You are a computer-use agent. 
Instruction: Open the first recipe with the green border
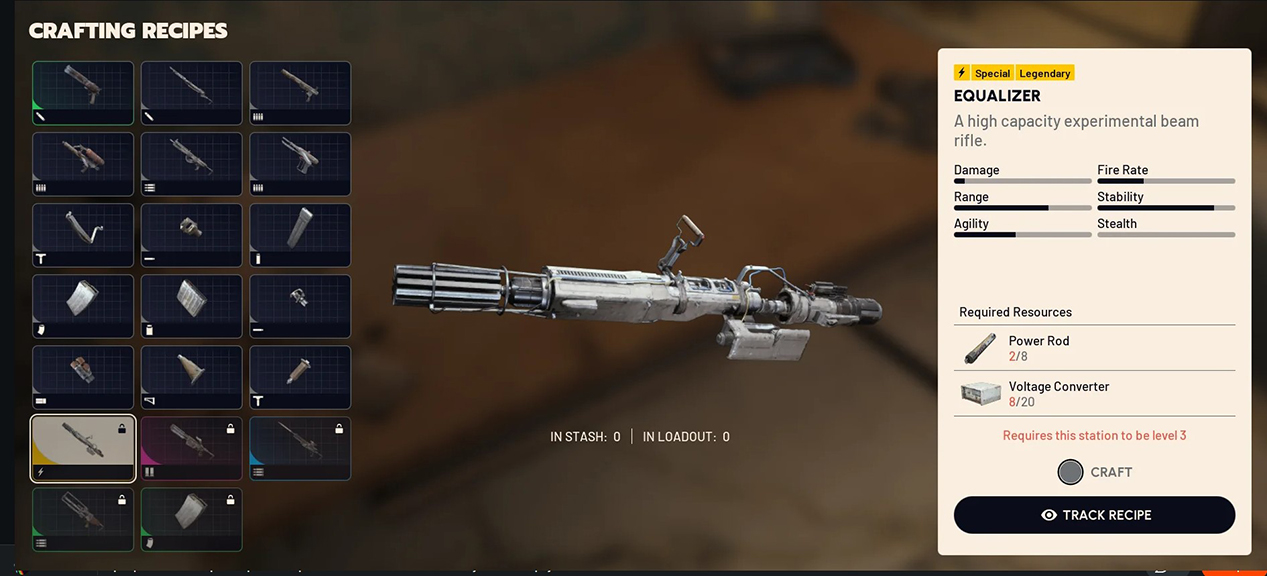pyautogui.click(x=83, y=93)
